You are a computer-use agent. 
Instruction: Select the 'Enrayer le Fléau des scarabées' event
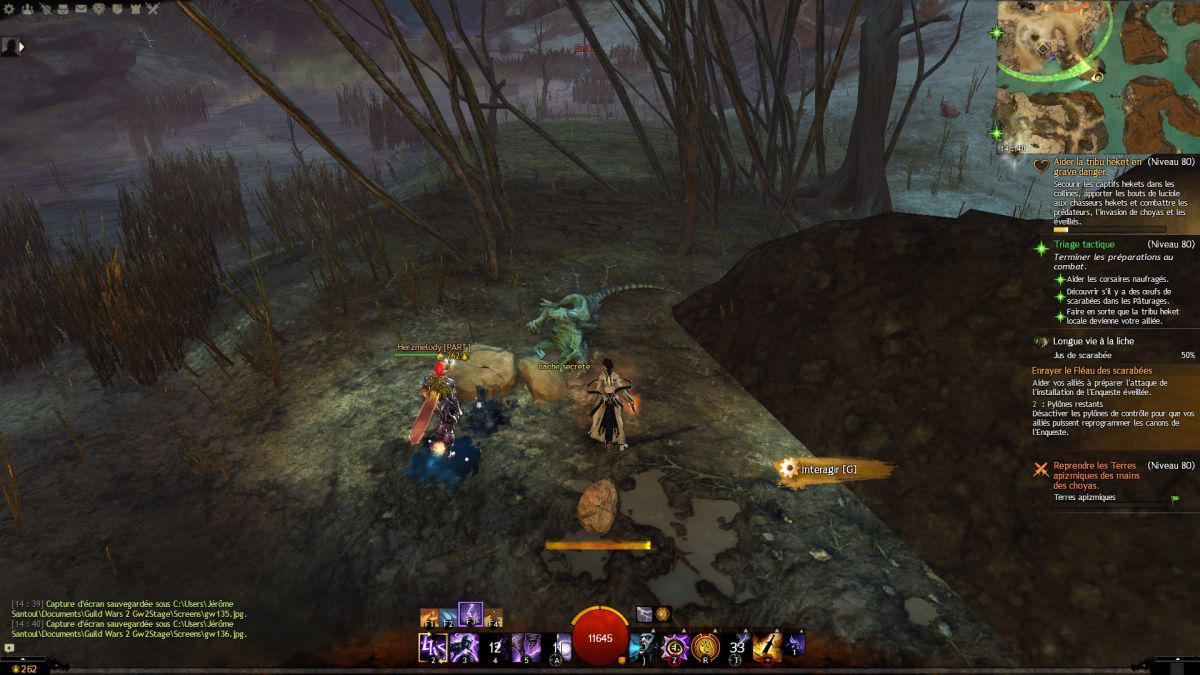tap(1092, 371)
